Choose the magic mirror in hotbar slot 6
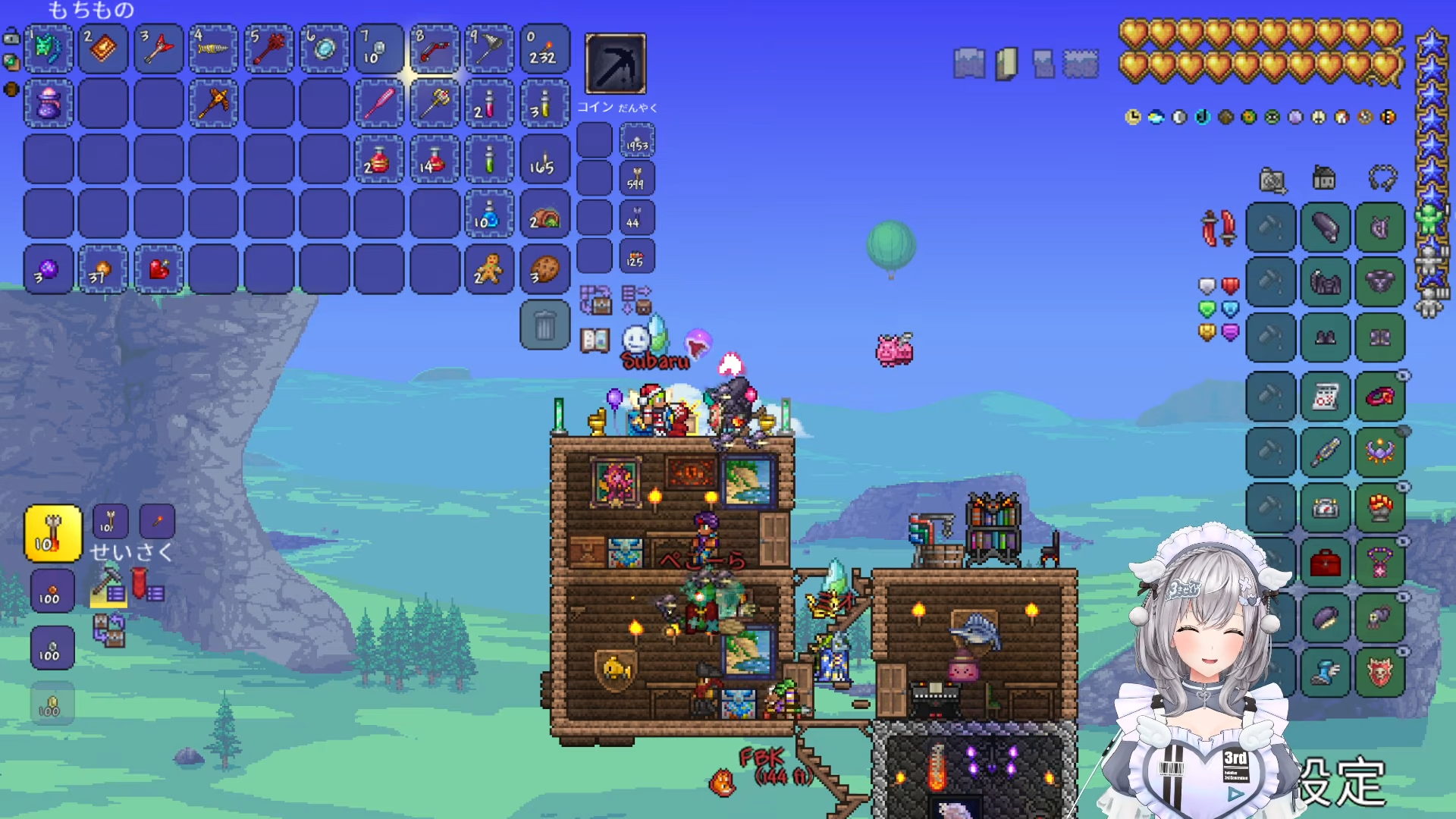The height and width of the screenshot is (819, 1456). [325, 49]
